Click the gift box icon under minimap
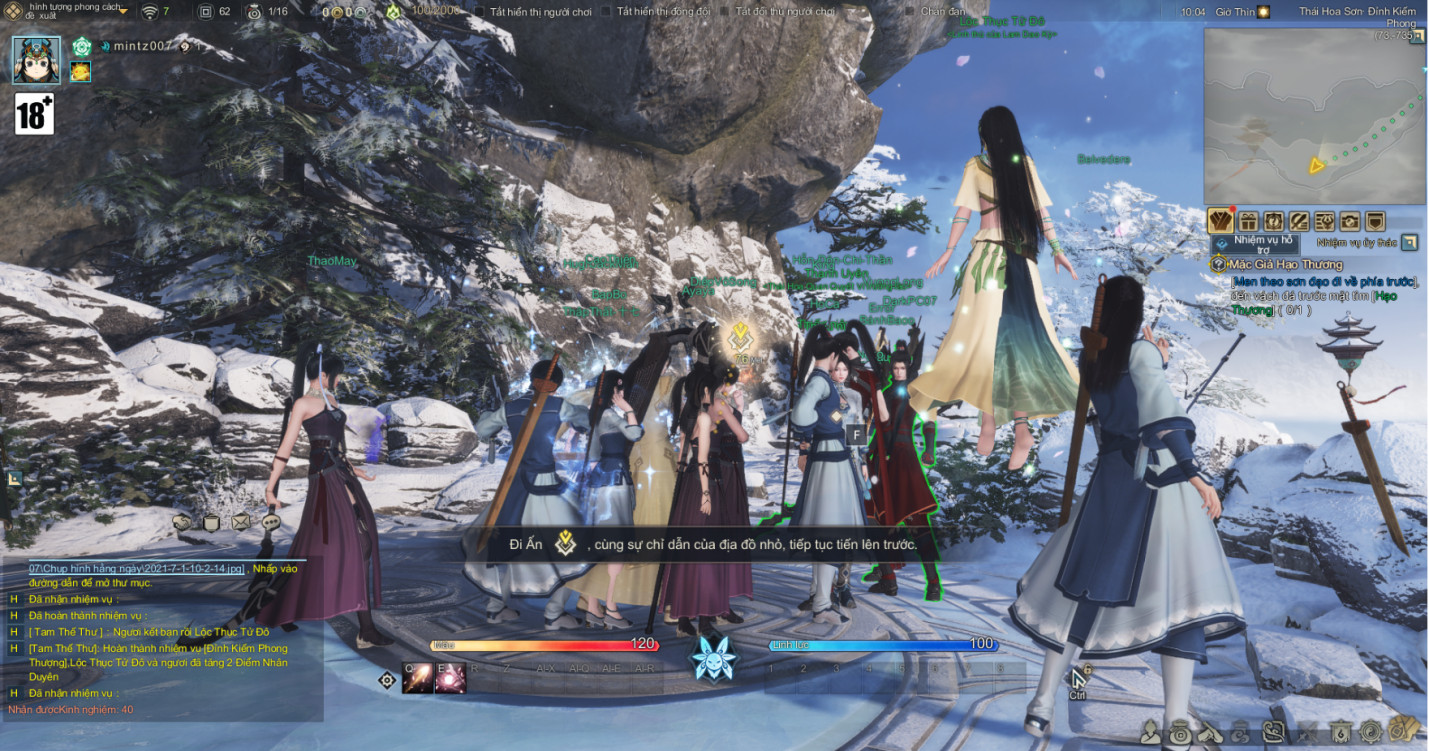Image resolution: width=1429 pixels, height=751 pixels. point(1248,221)
